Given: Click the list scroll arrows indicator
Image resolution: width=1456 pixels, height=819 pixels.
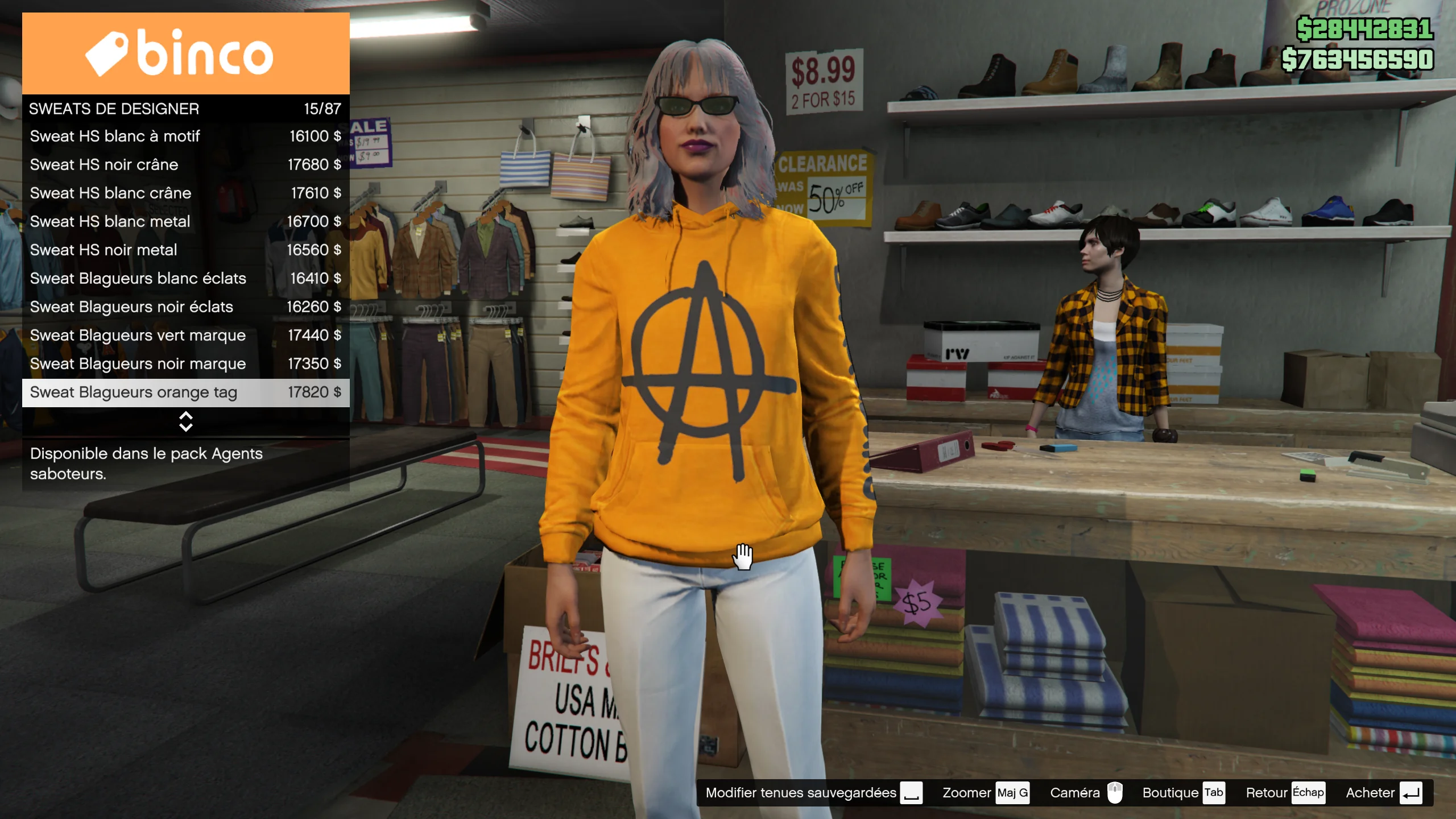Looking at the screenshot, I should click(185, 421).
